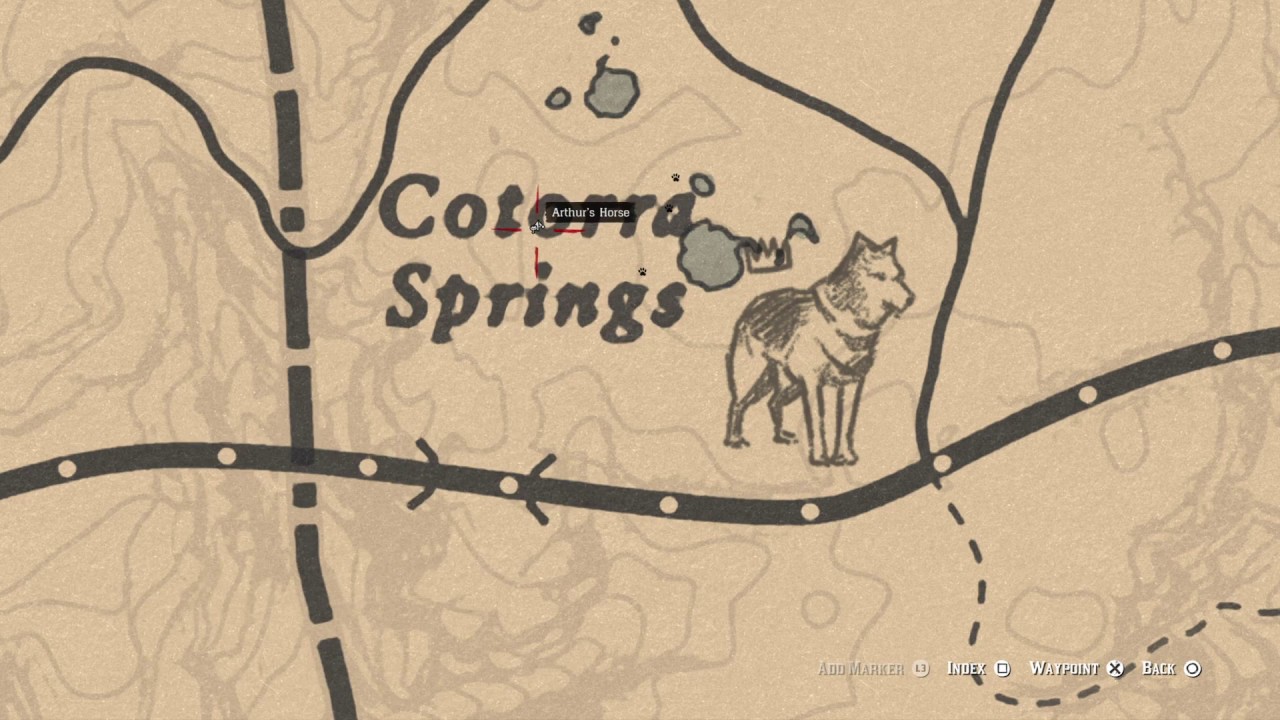Click the Arthur's Horse tooltip label
1280x720 pixels.
click(x=589, y=212)
